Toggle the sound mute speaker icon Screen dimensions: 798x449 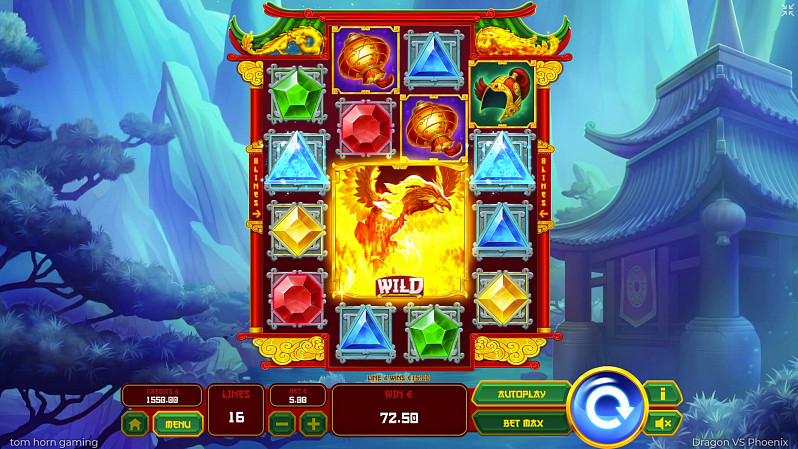[x=661, y=423]
